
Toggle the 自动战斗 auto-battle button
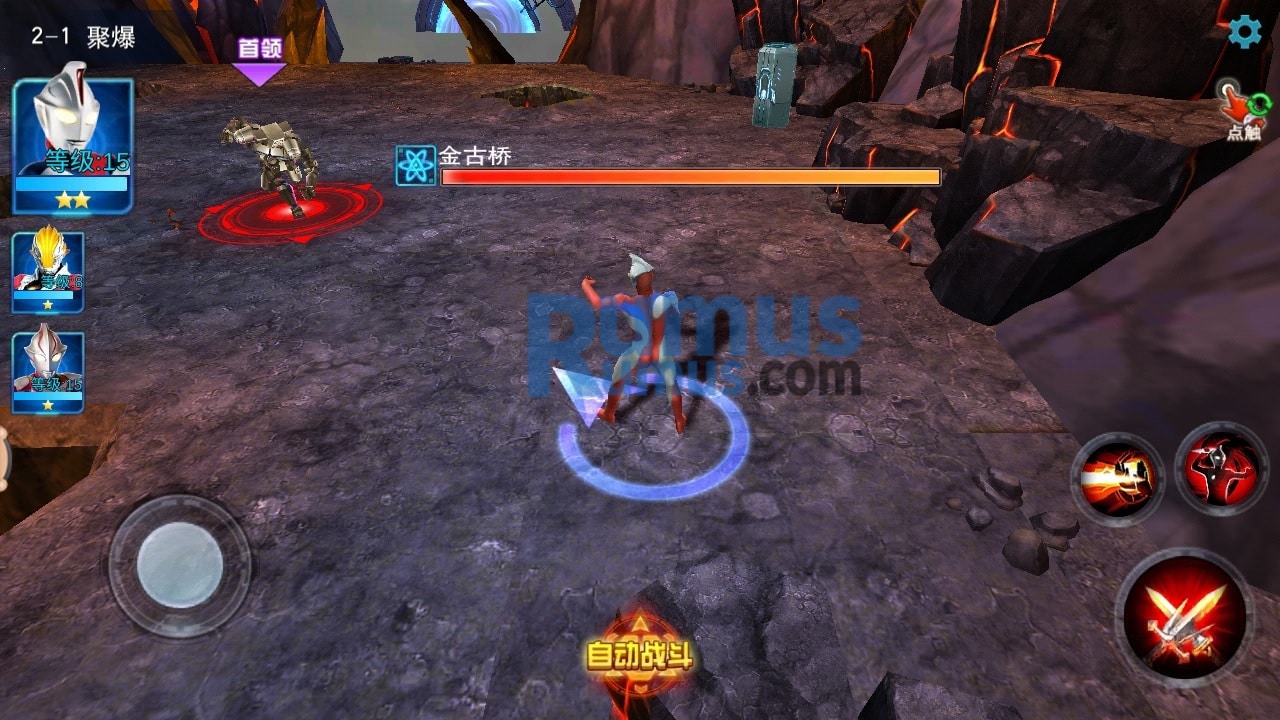coord(638,655)
